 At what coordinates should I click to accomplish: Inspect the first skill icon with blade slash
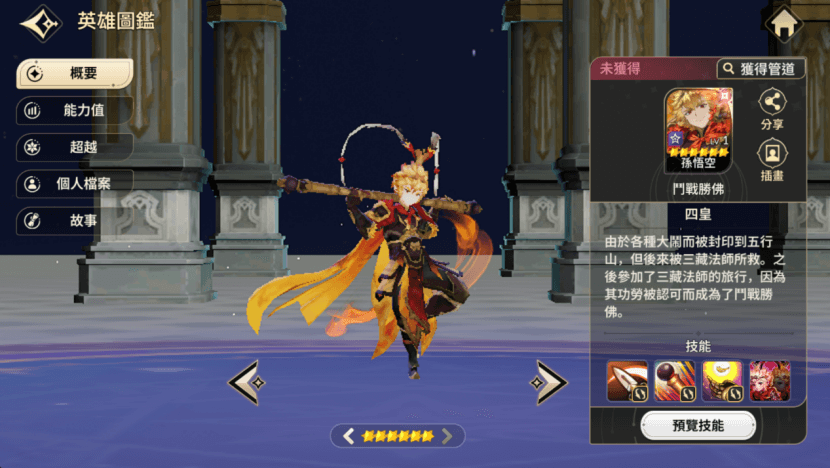[x=627, y=381]
